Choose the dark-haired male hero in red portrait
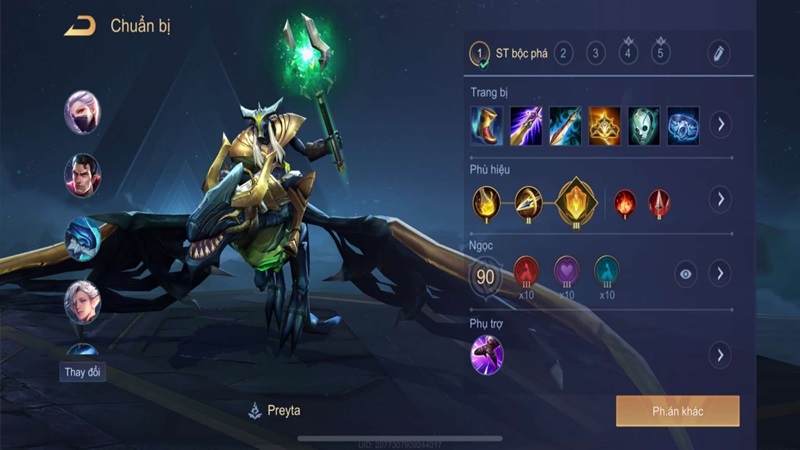 click(x=82, y=175)
